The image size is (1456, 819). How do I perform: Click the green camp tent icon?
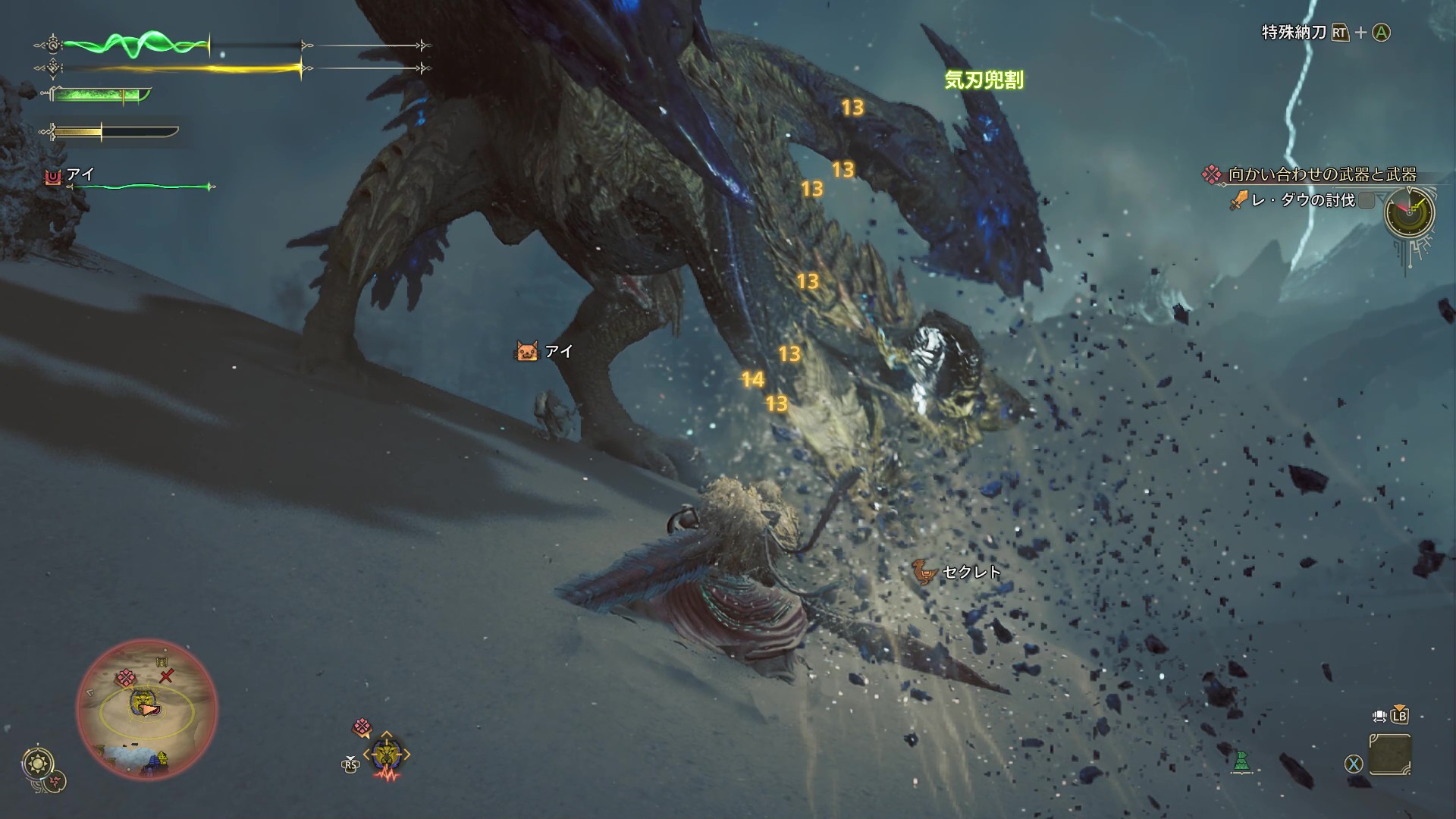pyautogui.click(x=1241, y=761)
